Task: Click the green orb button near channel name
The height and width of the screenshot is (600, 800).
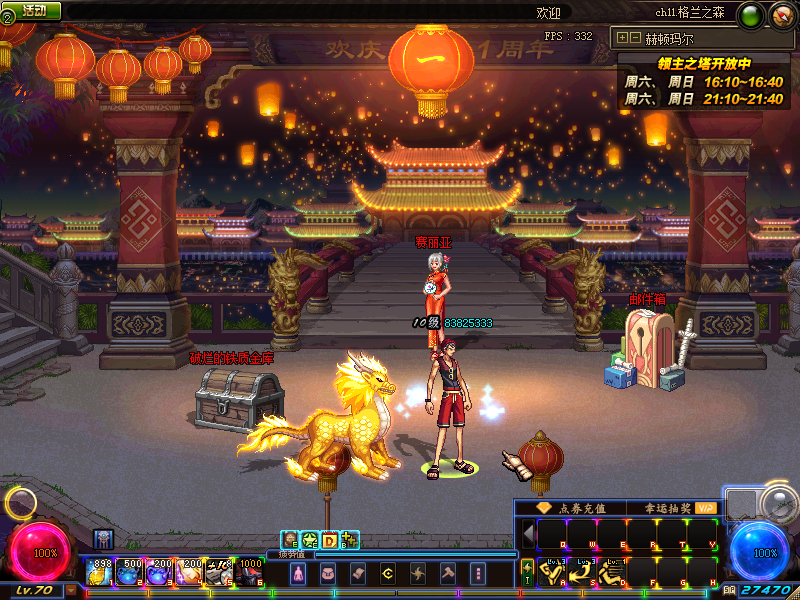Action: [752, 15]
